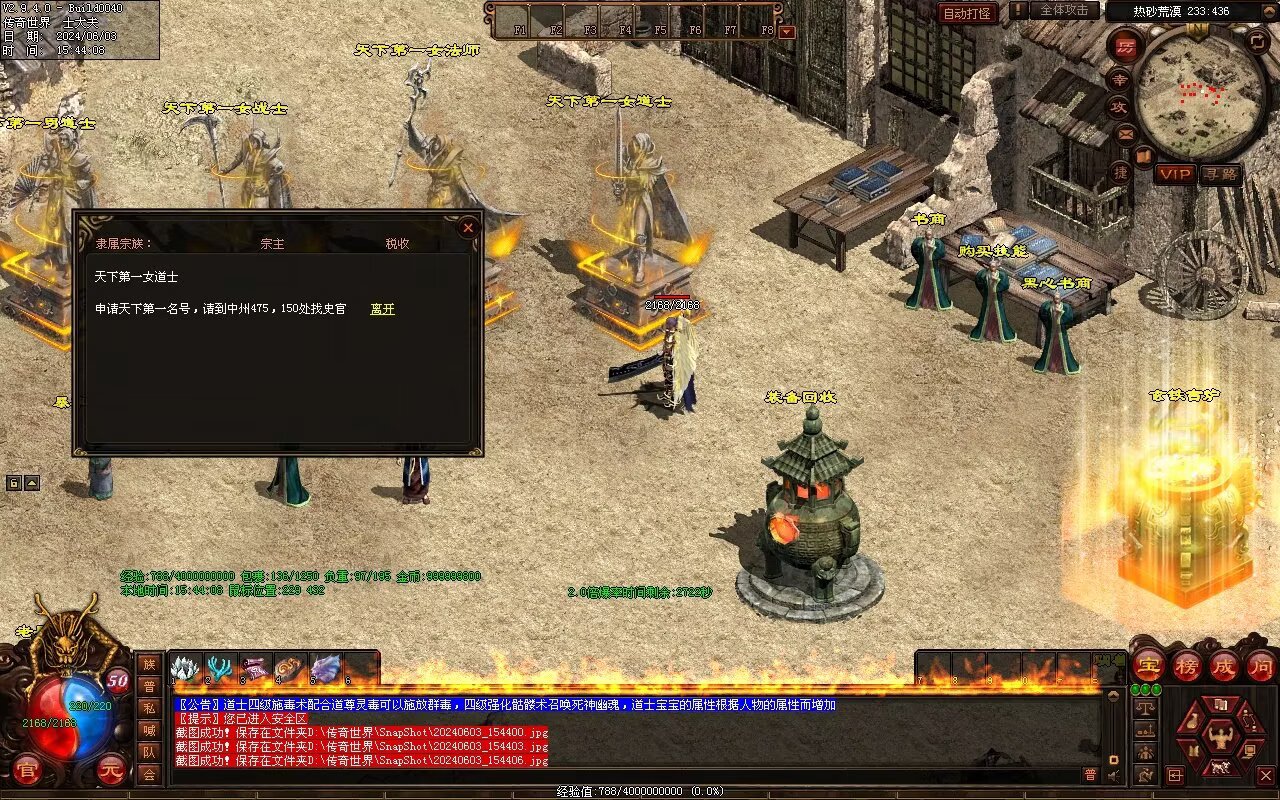Image resolution: width=1280 pixels, height=800 pixels.
Task: Open the 榜 rankings button
Action: [1187, 665]
